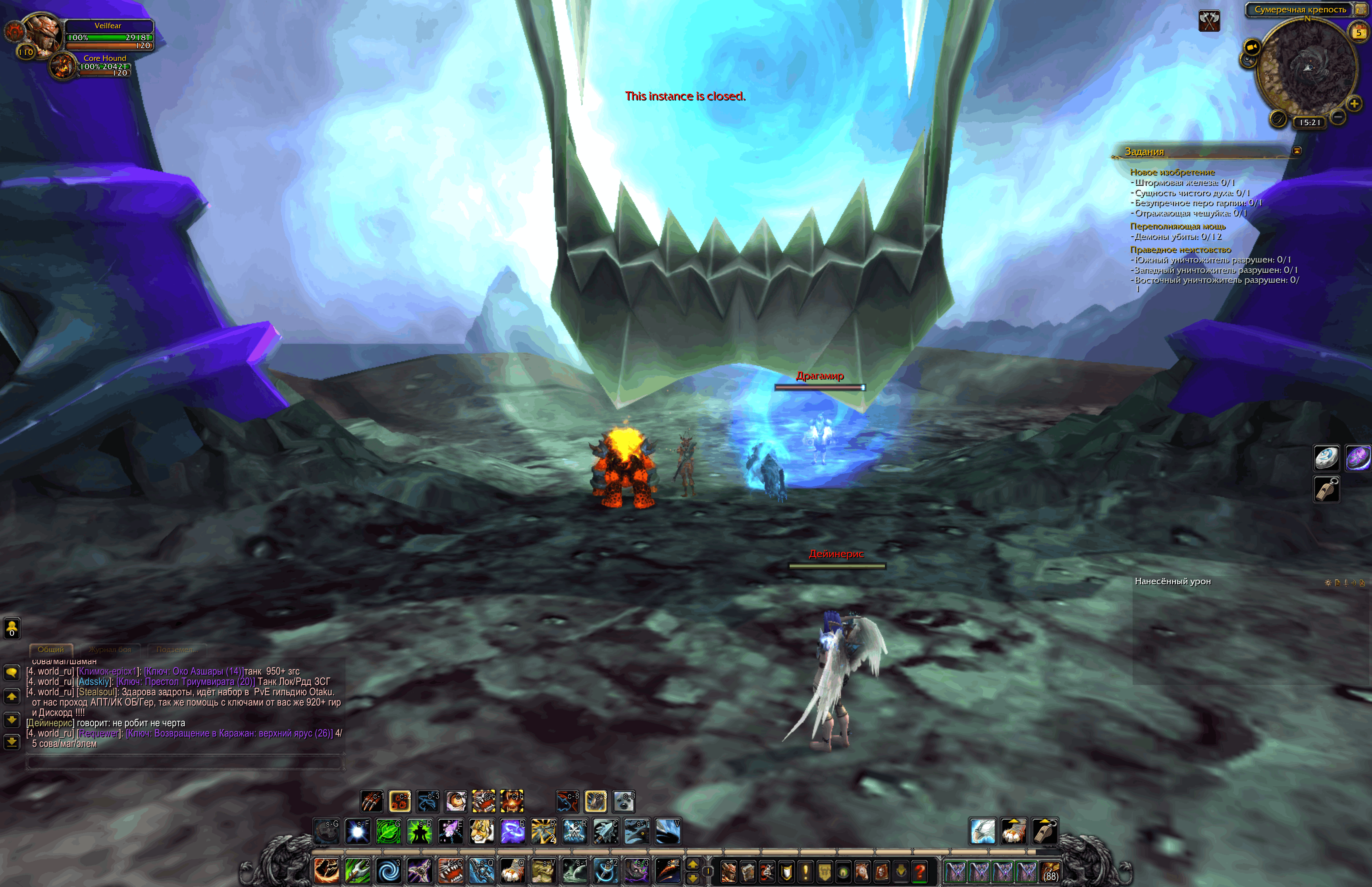
Task: Jump chat to the bottom
Action: click(x=12, y=742)
